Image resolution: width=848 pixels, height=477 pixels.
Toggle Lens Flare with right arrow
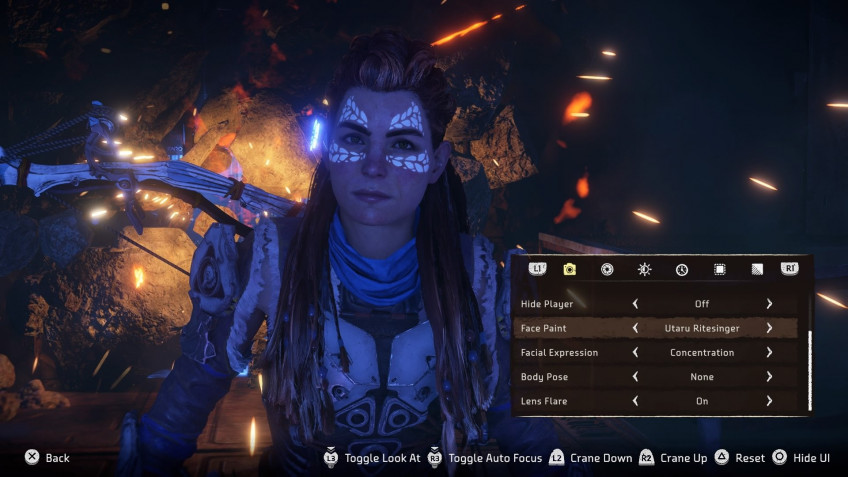point(769,401)
